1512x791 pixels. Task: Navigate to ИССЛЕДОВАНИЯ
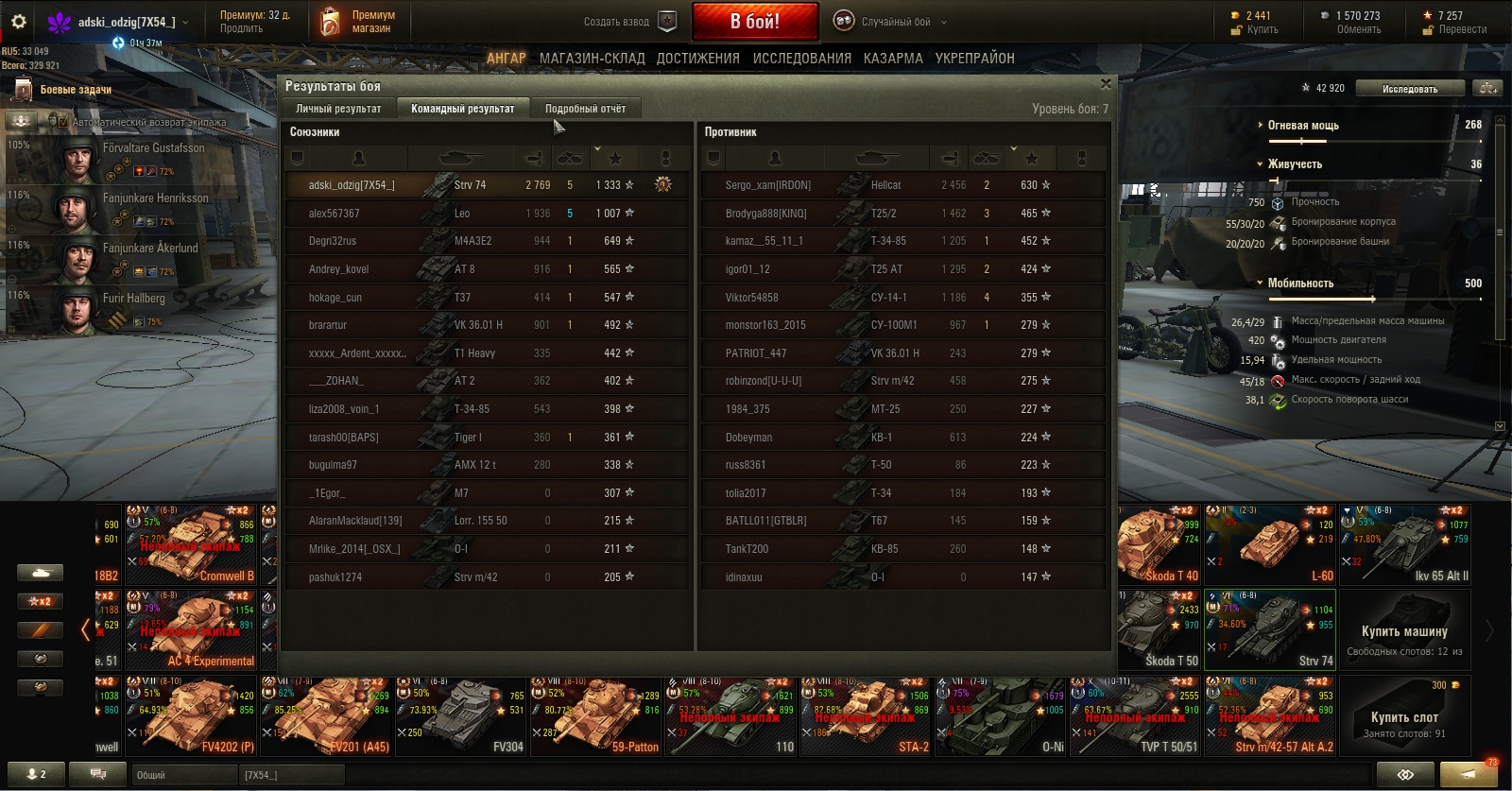point(801,58)
